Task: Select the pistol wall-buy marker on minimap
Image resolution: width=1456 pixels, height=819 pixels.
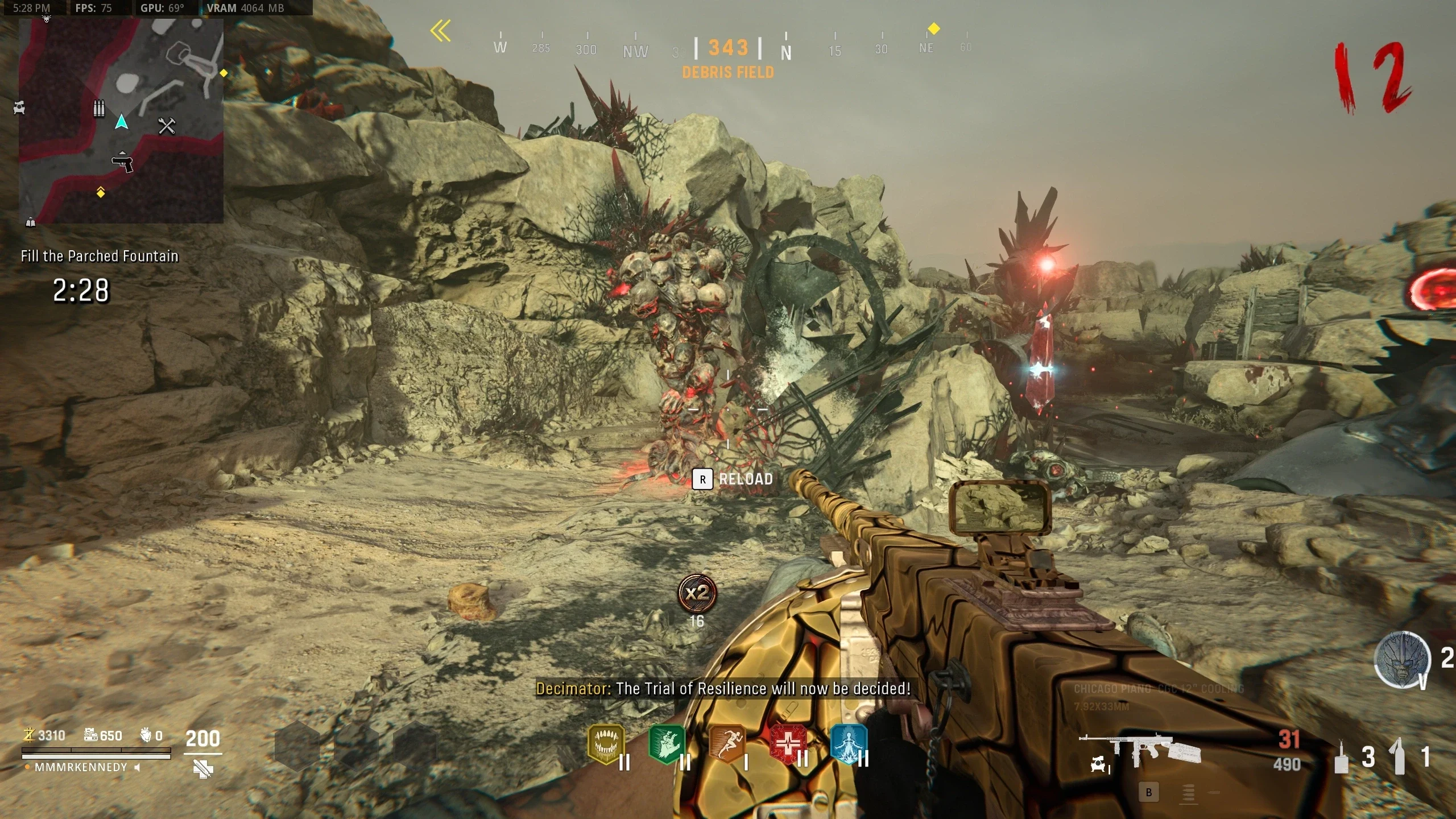Action: 122,163
